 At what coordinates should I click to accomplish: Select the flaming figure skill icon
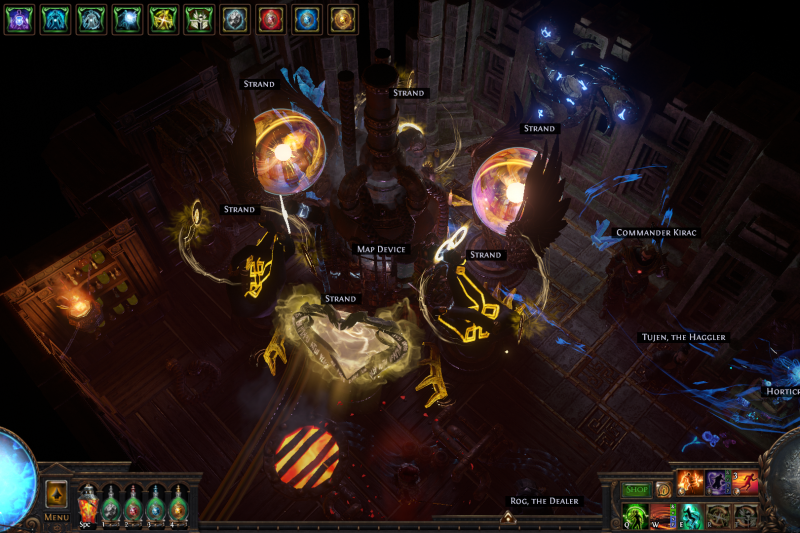pyautogui.click(x=692, y=483)
